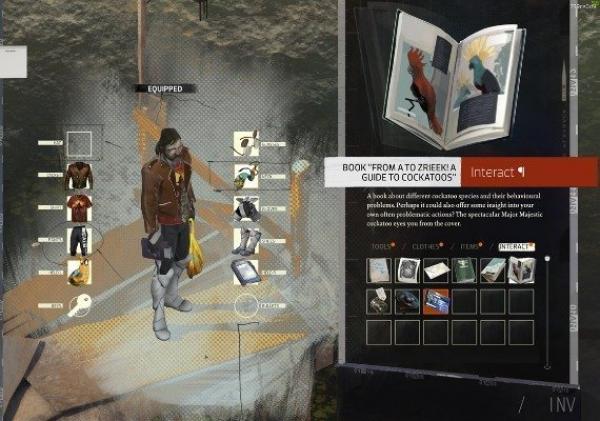The height and width of the screenshot is (421, 600).
Task: Pick the green book in the inventory grid
Action: click(x=464, y=270)
